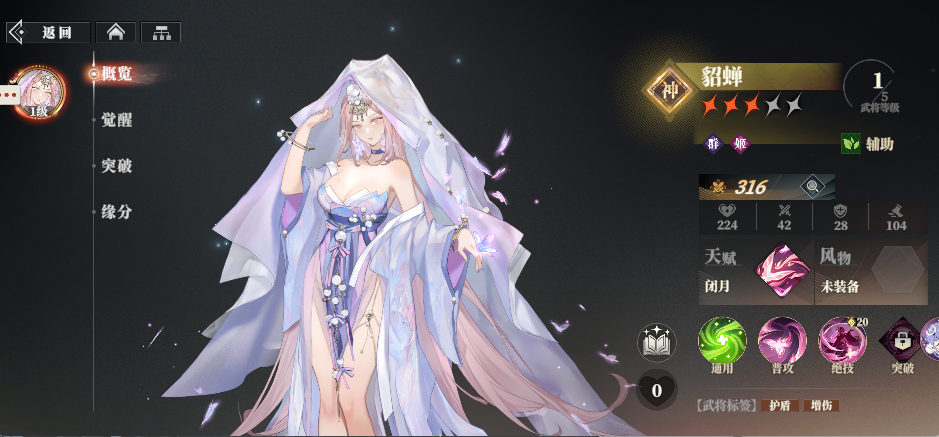
Task: Switch to the 觉醒 awakening tab
Action: coord(116,120)
